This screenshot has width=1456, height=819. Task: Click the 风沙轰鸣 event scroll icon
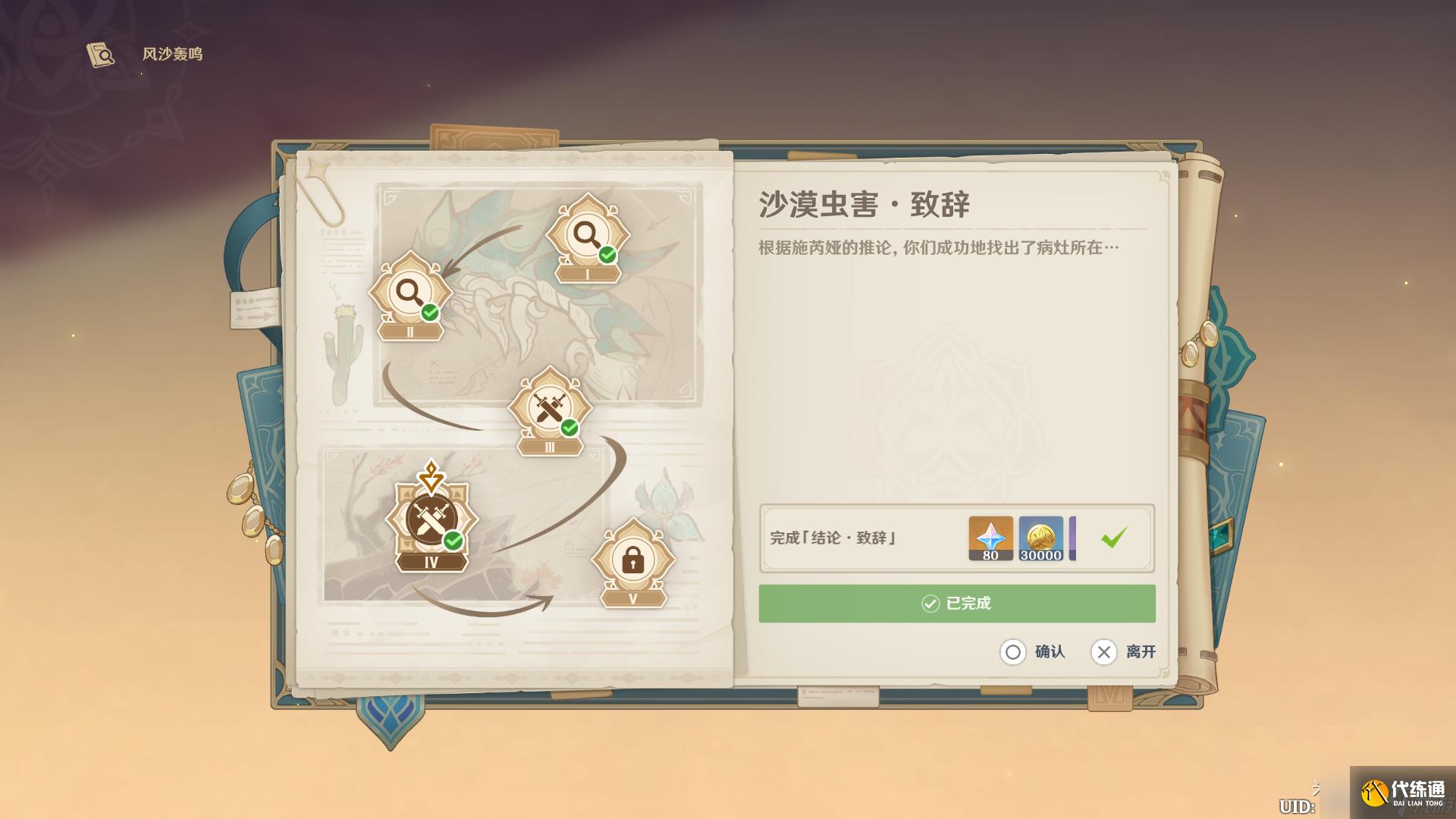[x=101, y=54]
